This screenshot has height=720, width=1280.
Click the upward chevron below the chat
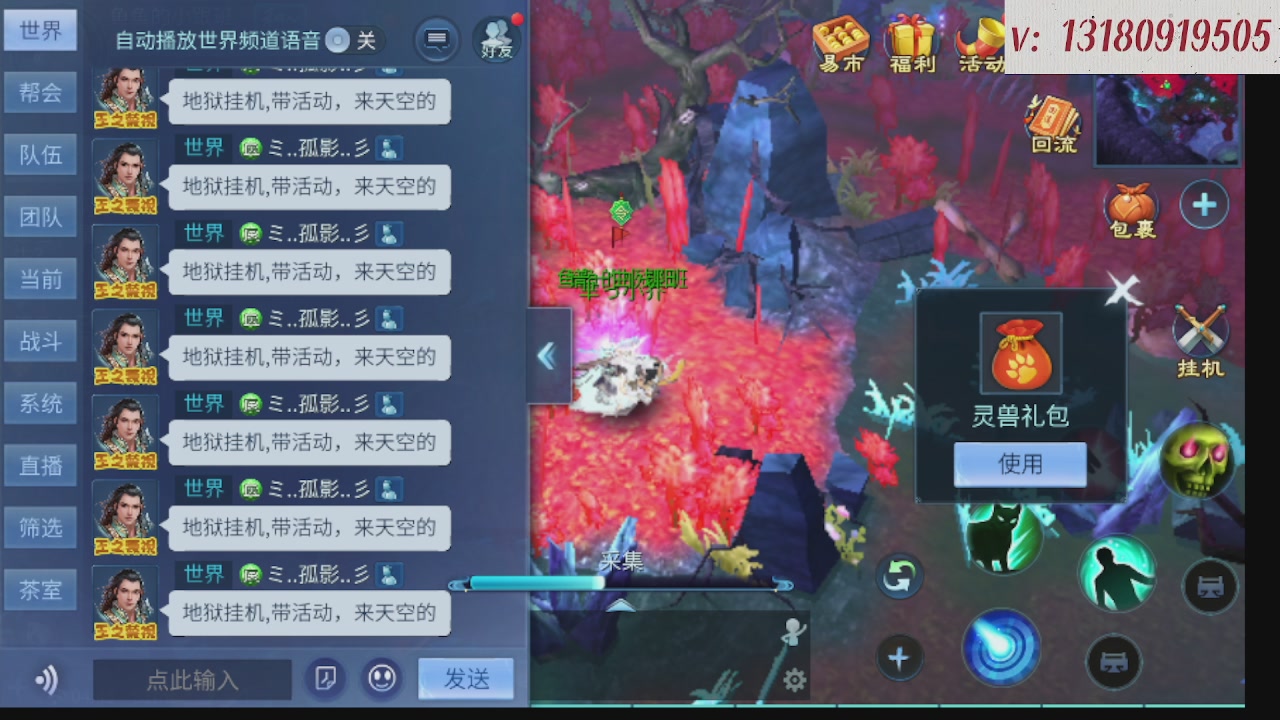click(620, 607)
